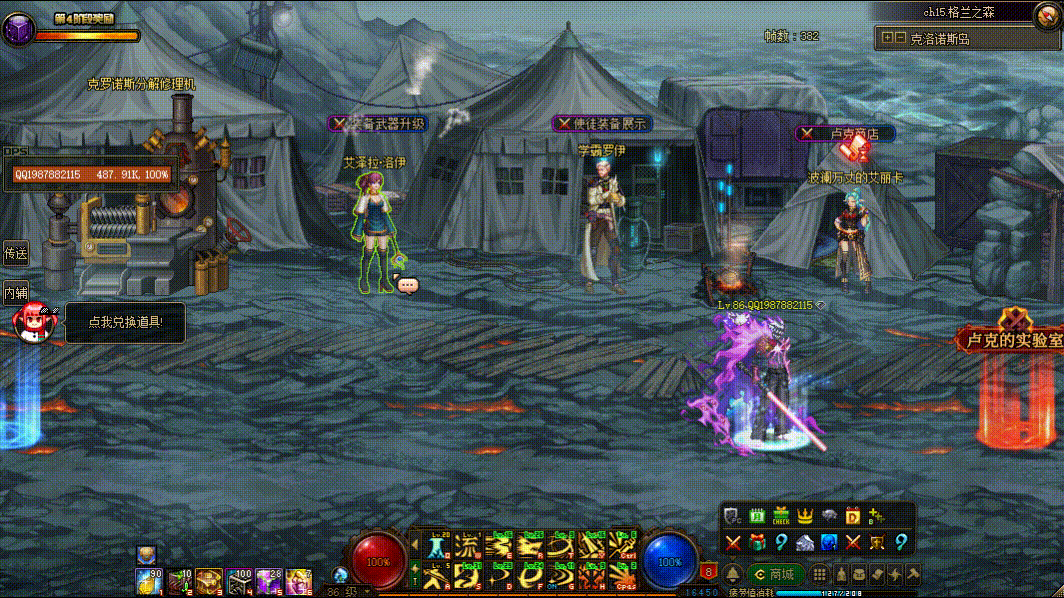
Task: Open the green calendar icon
Action: (x=757, y=516)
